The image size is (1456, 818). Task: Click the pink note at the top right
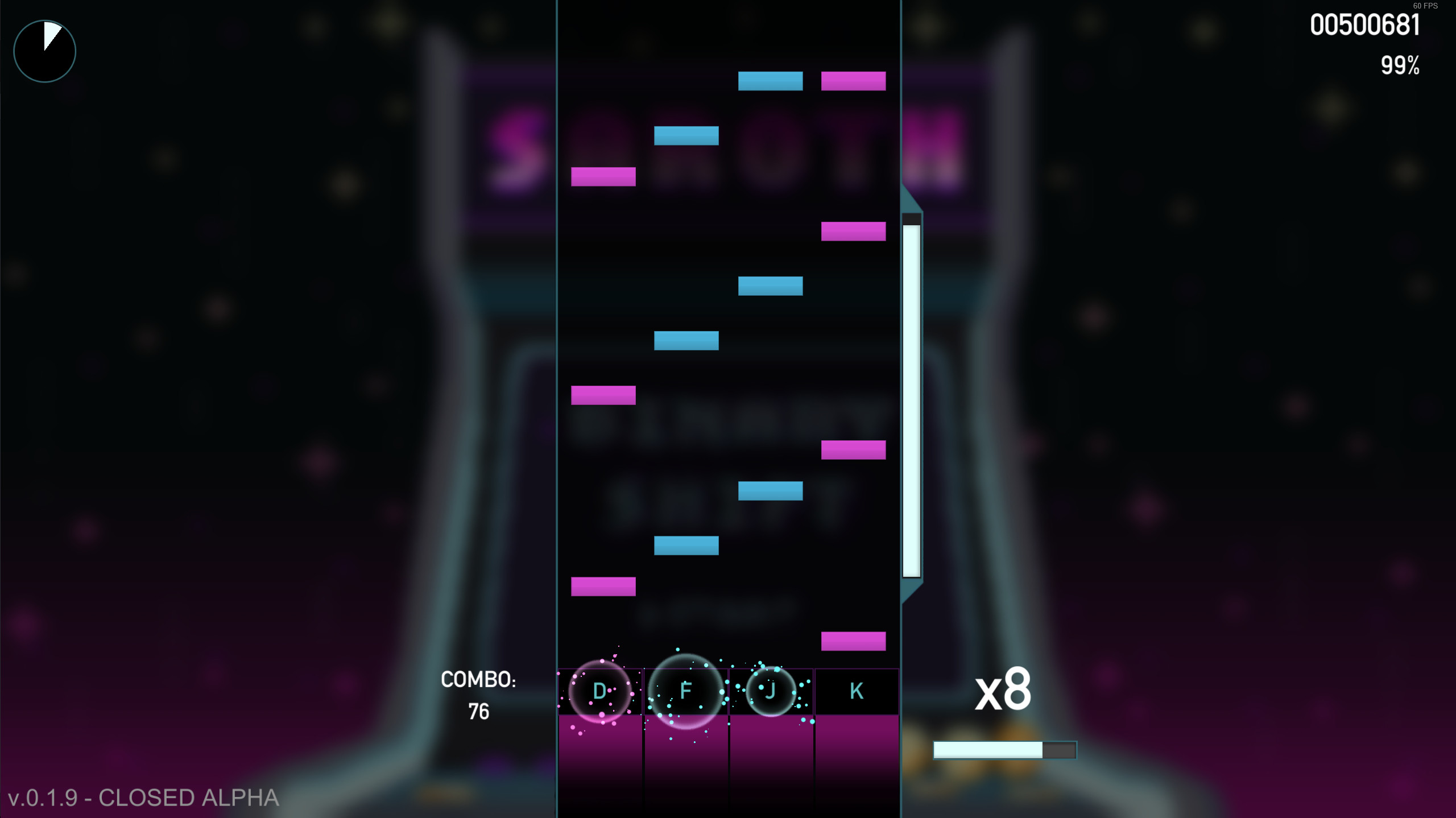coord(853,82)
